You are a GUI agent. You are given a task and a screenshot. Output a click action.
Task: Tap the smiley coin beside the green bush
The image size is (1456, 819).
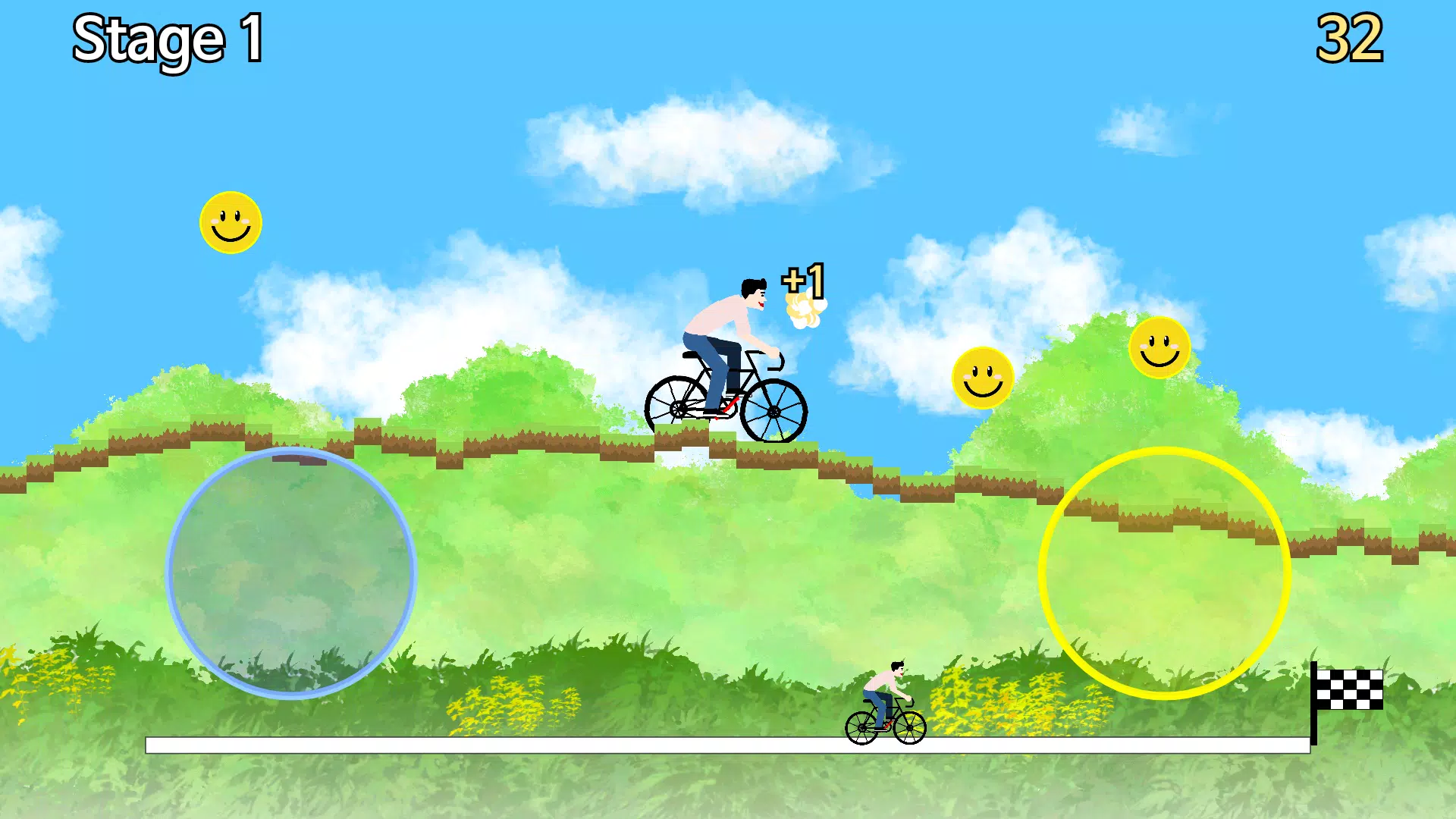984,376
